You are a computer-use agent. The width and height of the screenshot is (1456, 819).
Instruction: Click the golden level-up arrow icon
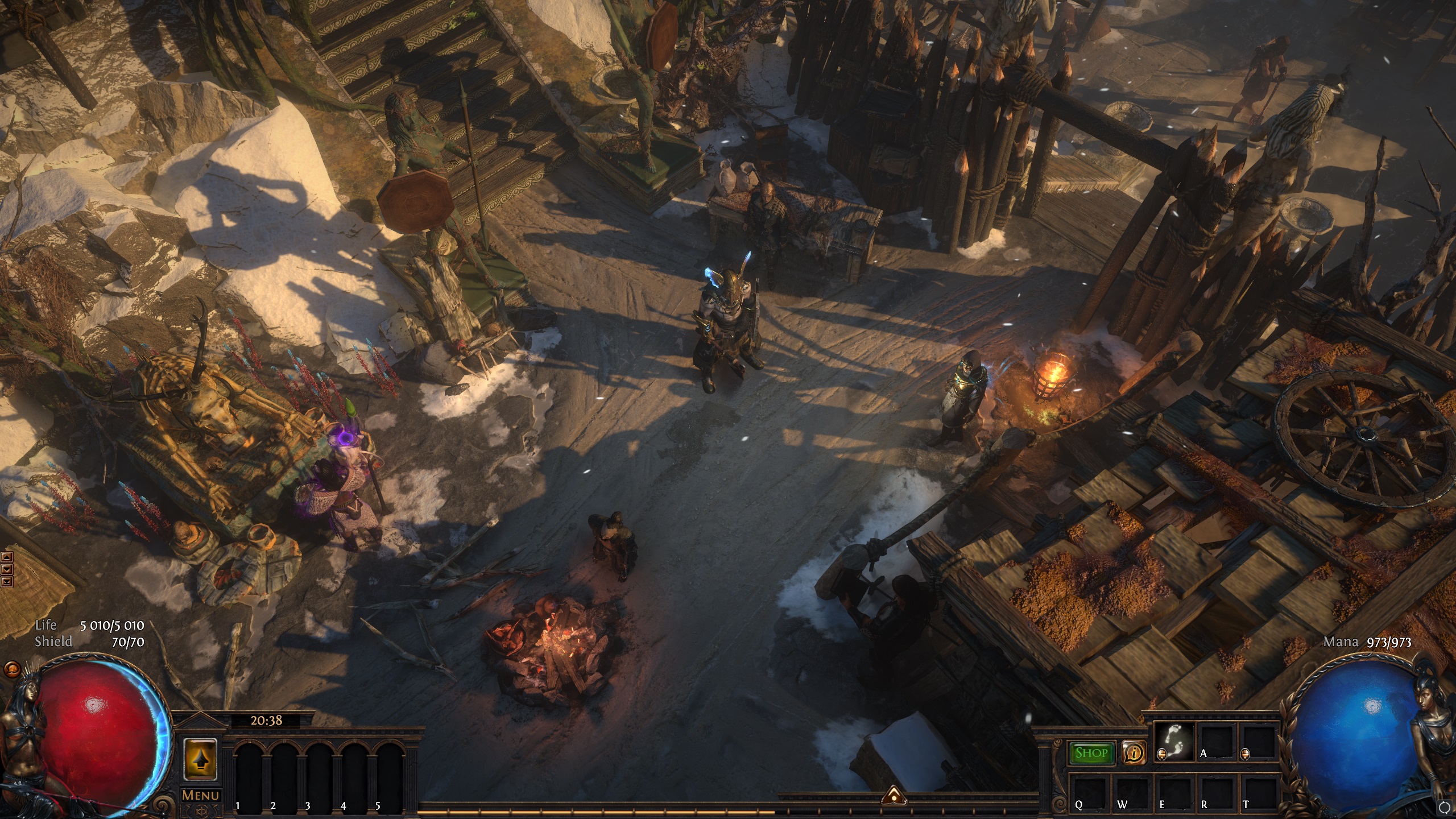click(201, 759)
